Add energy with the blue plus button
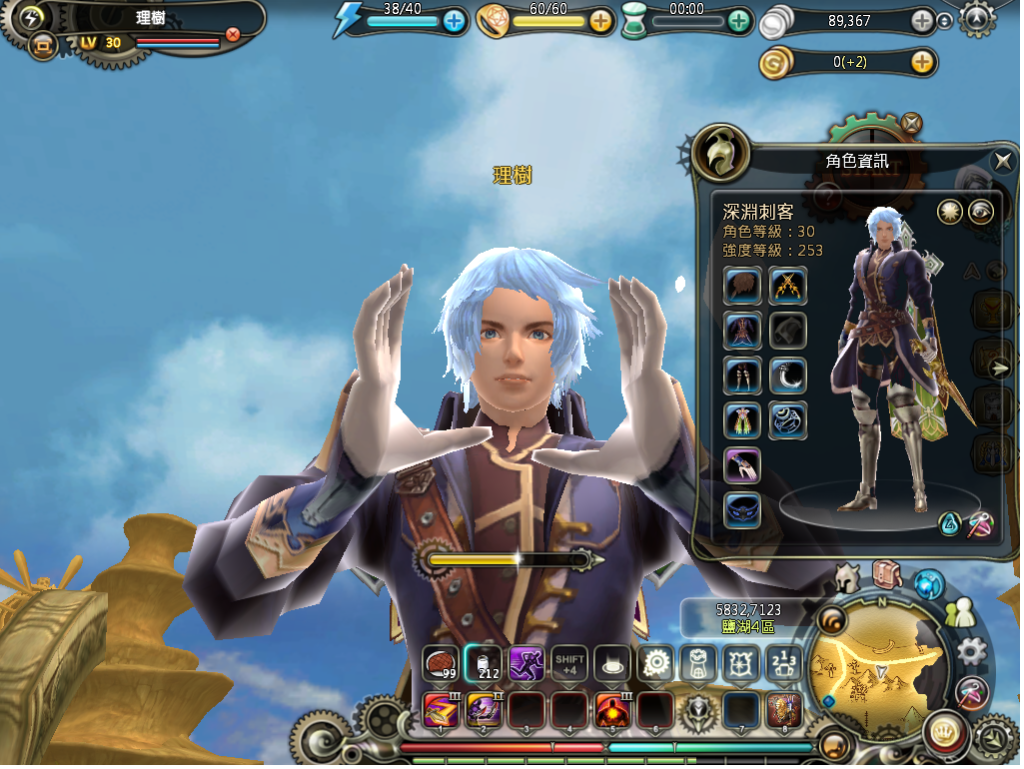Viewport: 1024px width, 769px height. 454,20
